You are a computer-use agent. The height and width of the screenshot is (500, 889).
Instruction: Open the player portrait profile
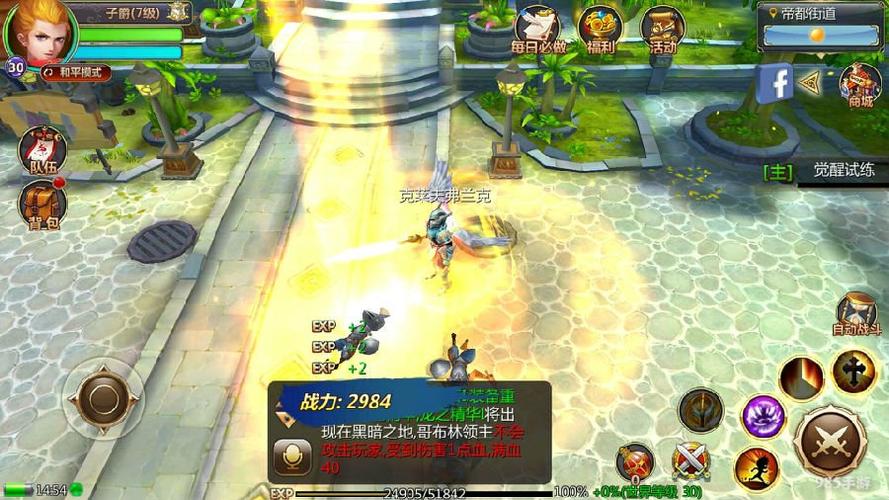click(x=38, y=30)
